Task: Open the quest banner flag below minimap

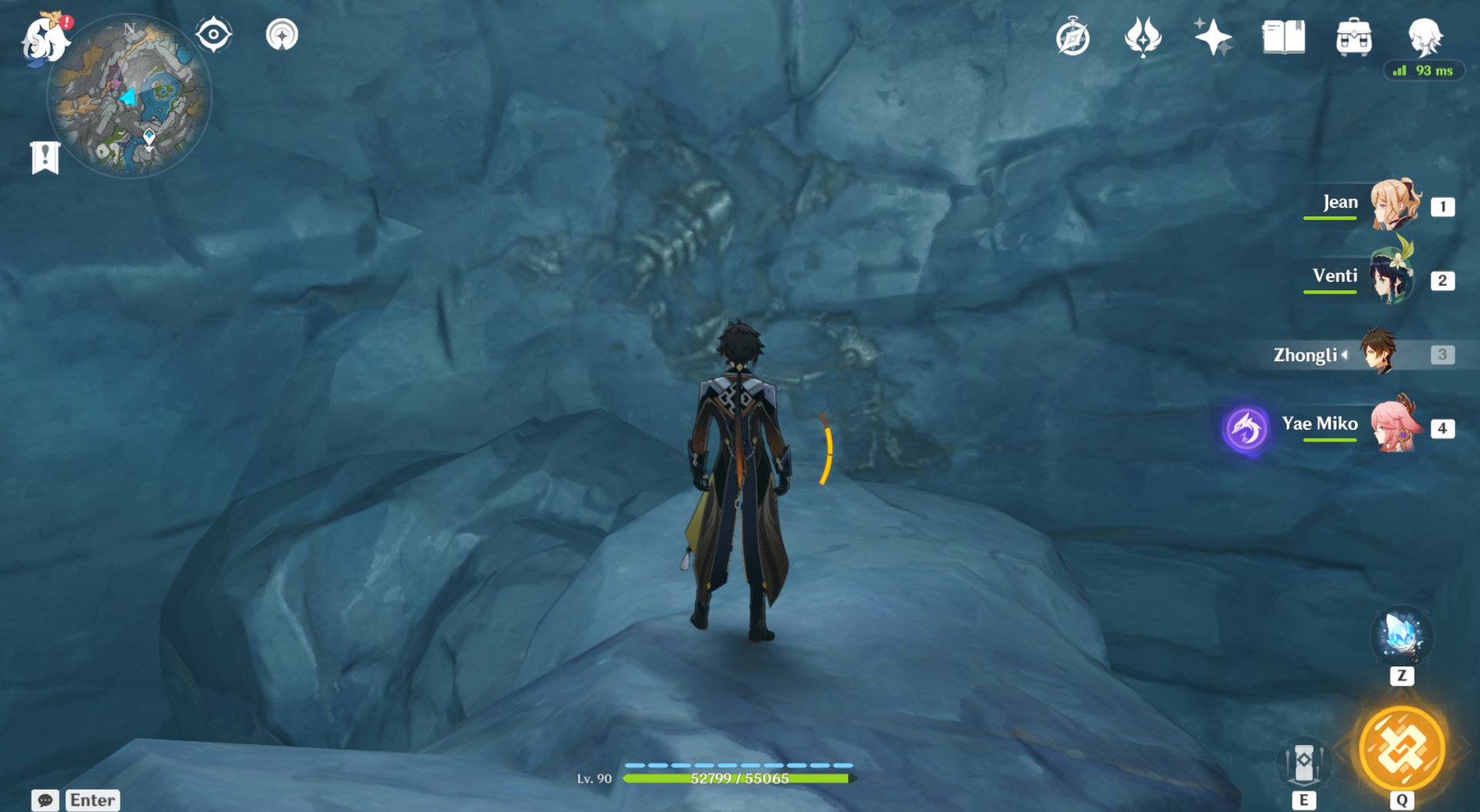Action: tap(46, 156)
